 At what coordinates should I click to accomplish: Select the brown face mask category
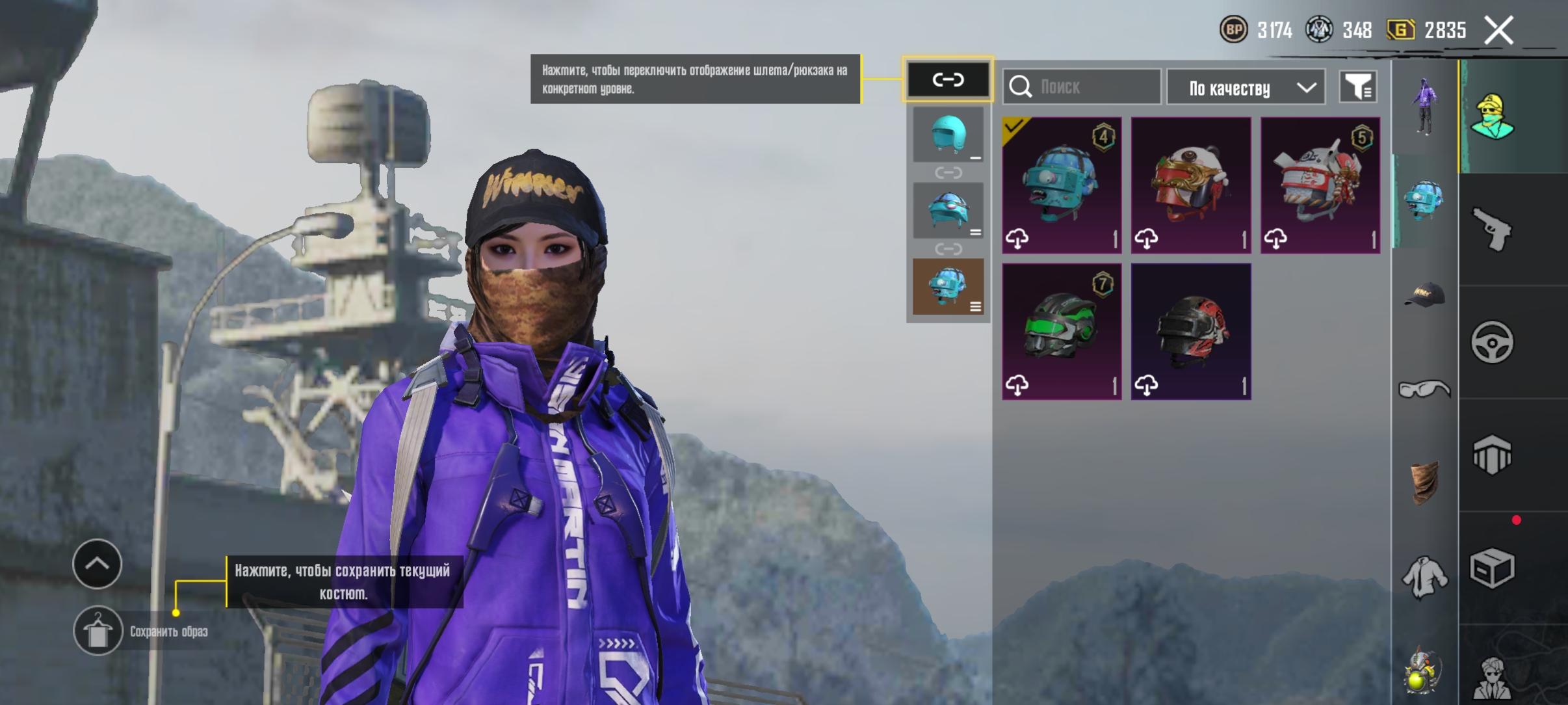(1424, 483)
